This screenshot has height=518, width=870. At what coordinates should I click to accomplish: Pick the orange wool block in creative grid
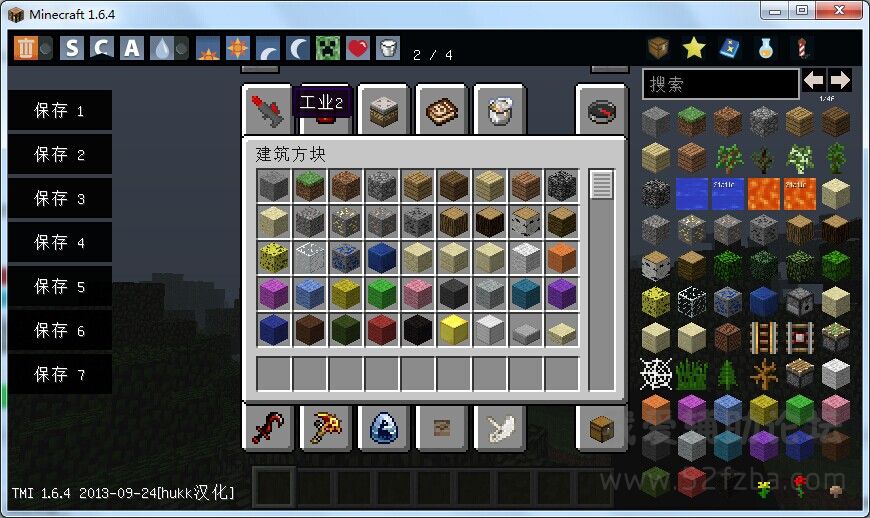(561, 257)
